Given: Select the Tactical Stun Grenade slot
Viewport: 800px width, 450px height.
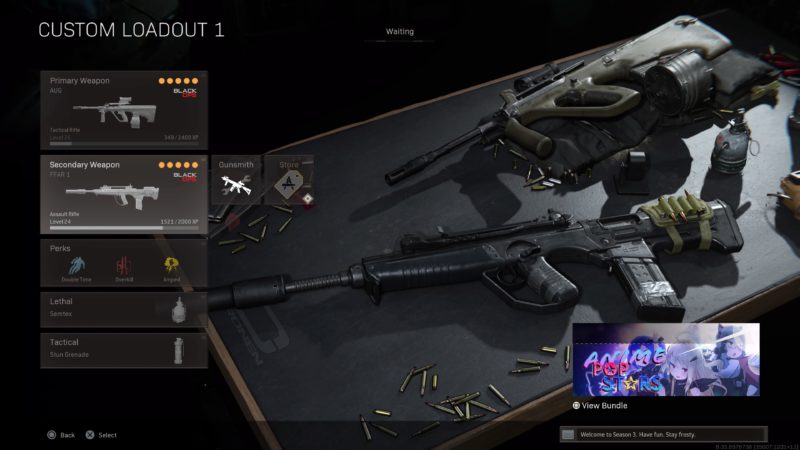Looking at the screenshot, I should tap(124, 350).
